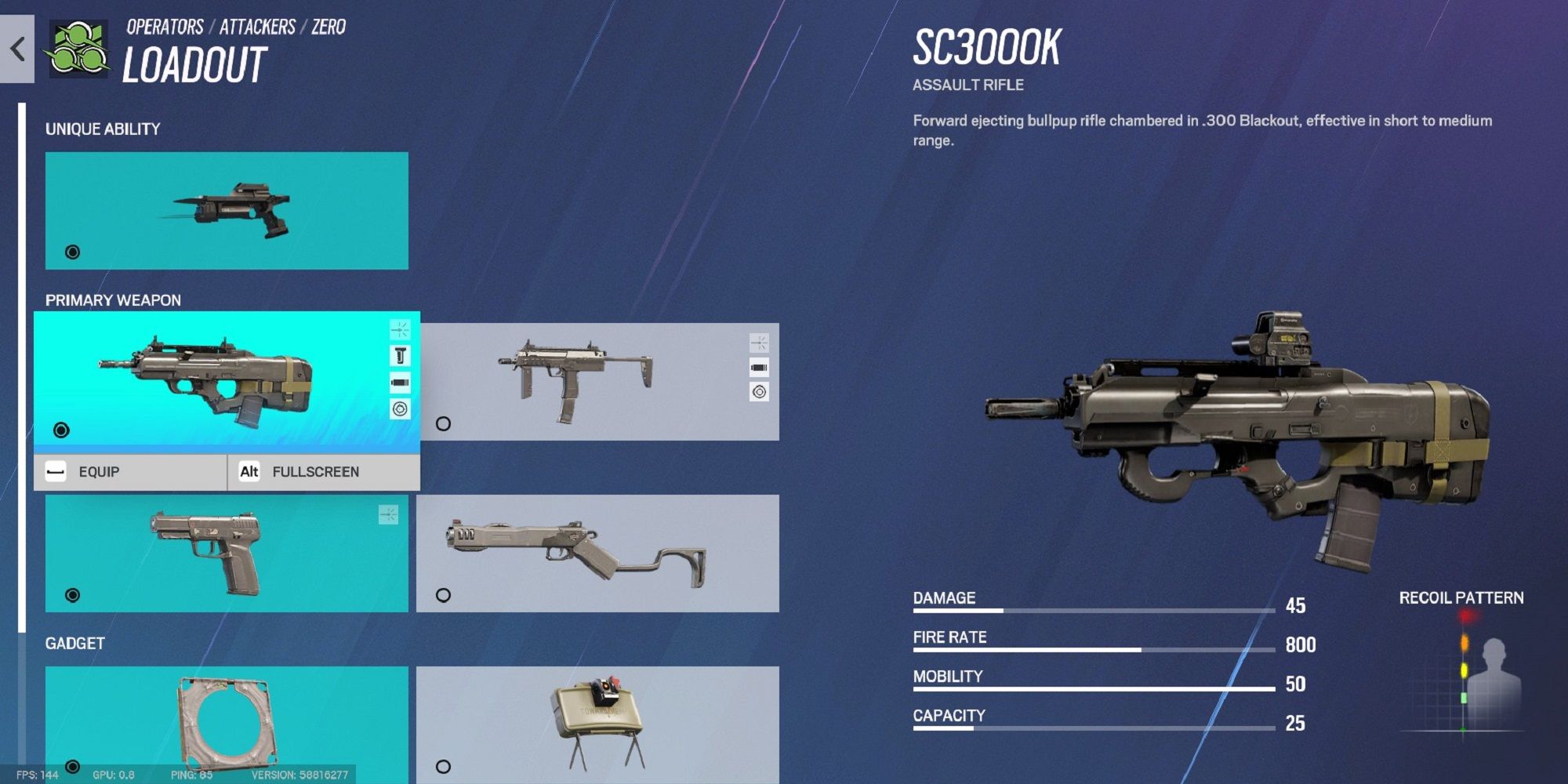Pick the Claymore mine gadget
The width and height of the screenshot is (1568, 784).
point(597,723)
